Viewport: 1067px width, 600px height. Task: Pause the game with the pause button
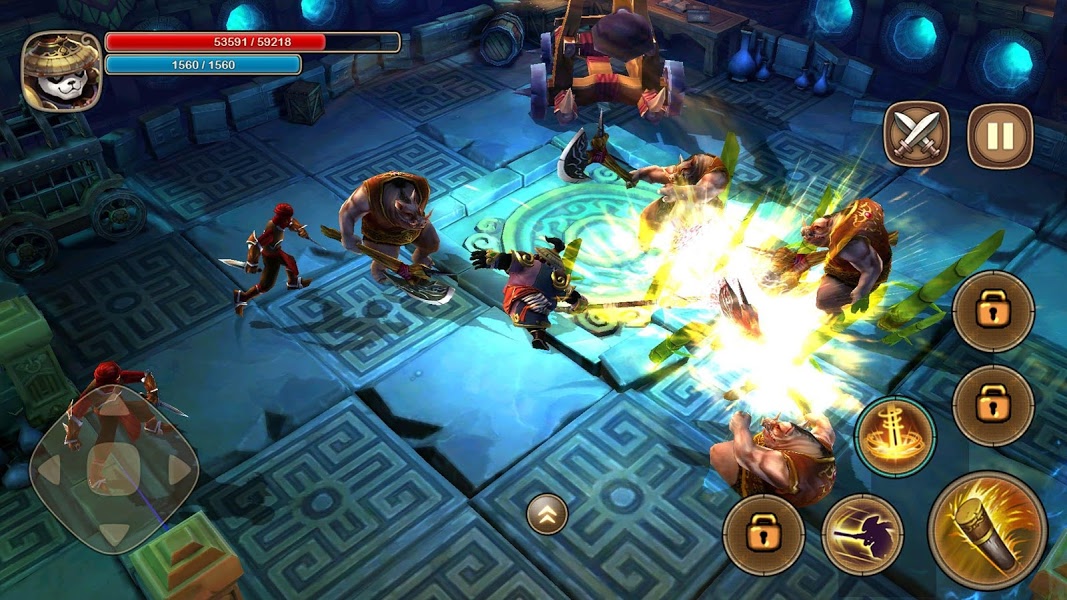click(x=1000, y=136)
